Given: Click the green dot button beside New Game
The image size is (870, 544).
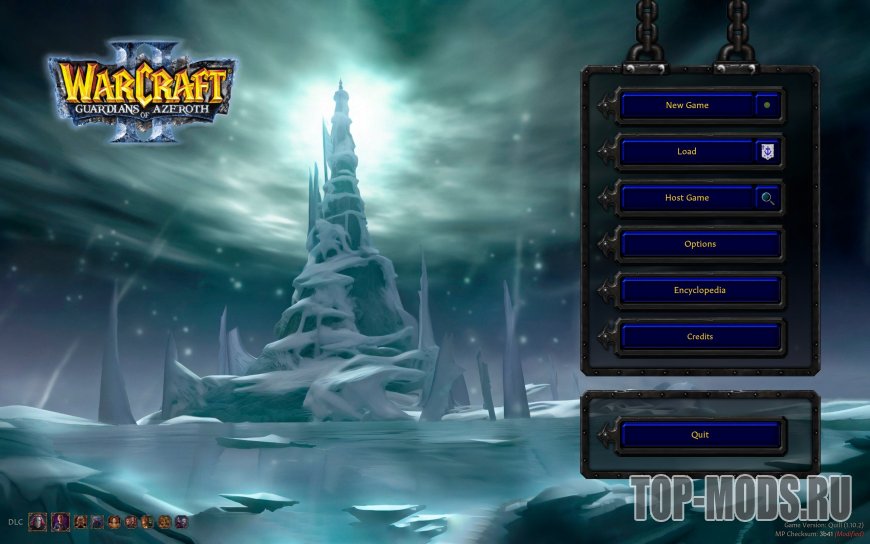Looking at the screenshot, I should [x=767, y=105].
